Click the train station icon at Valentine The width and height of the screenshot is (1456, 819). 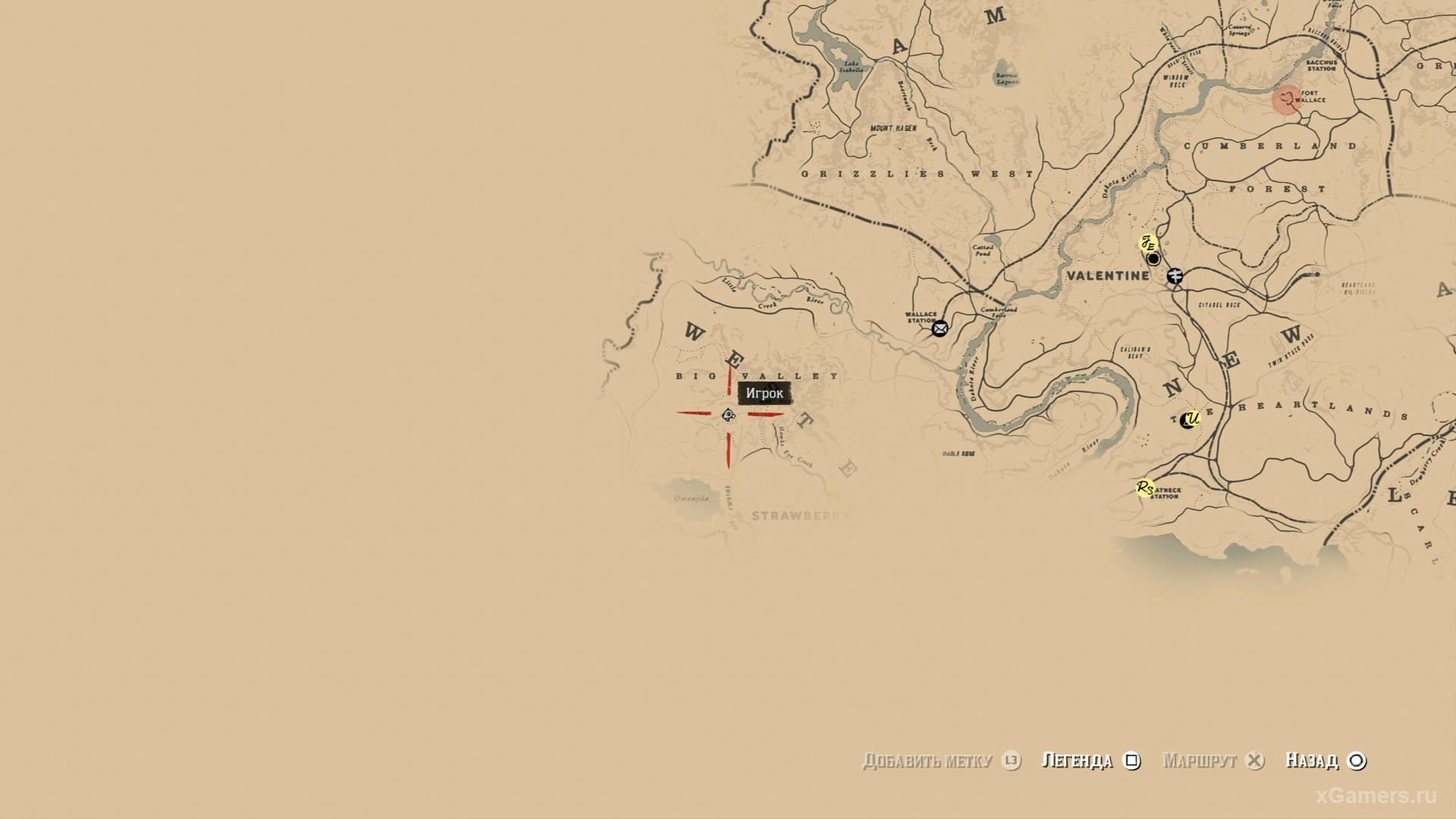pos(1175,276)
